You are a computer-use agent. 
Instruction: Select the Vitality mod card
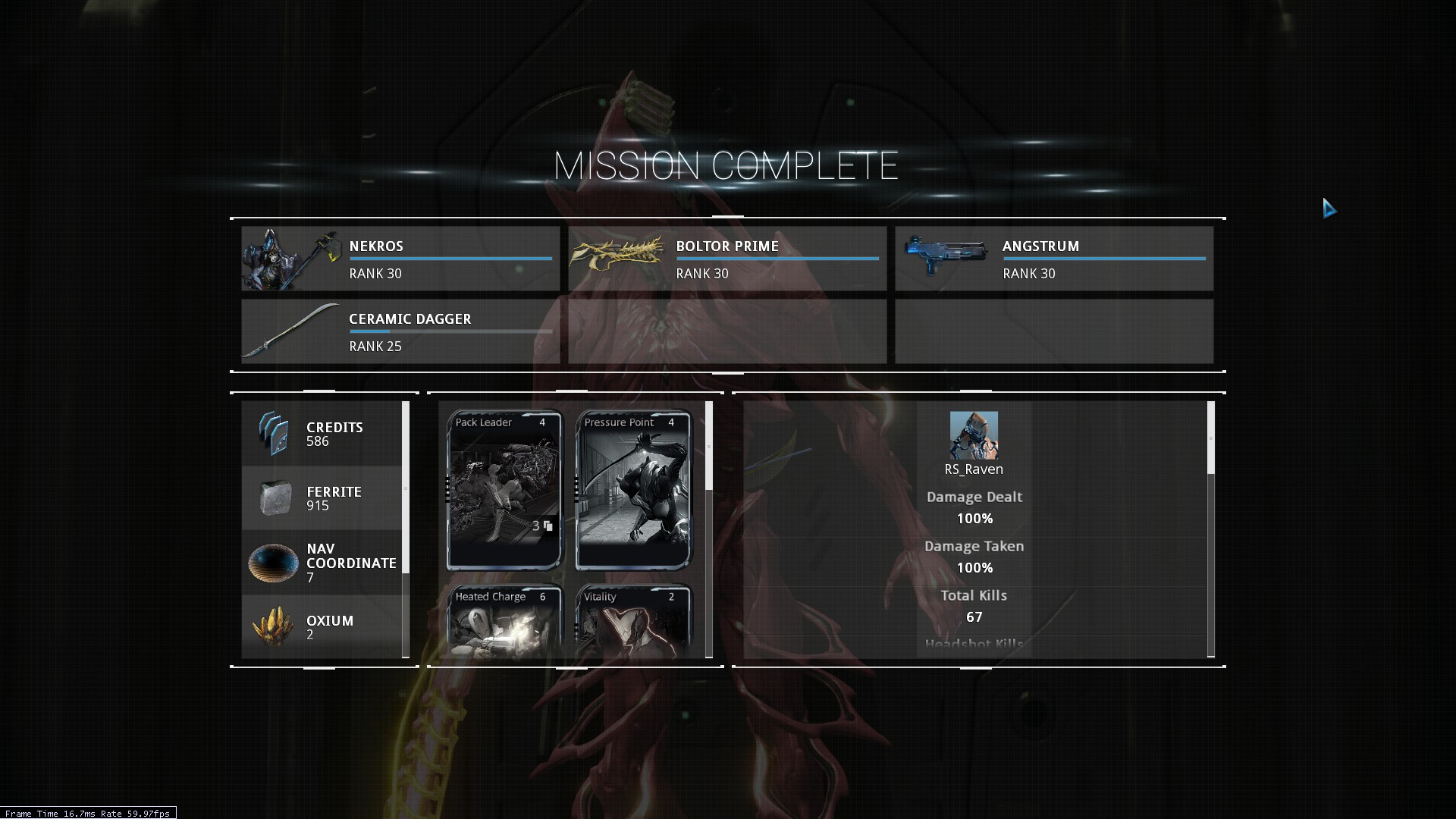click(x=633, y=620)
